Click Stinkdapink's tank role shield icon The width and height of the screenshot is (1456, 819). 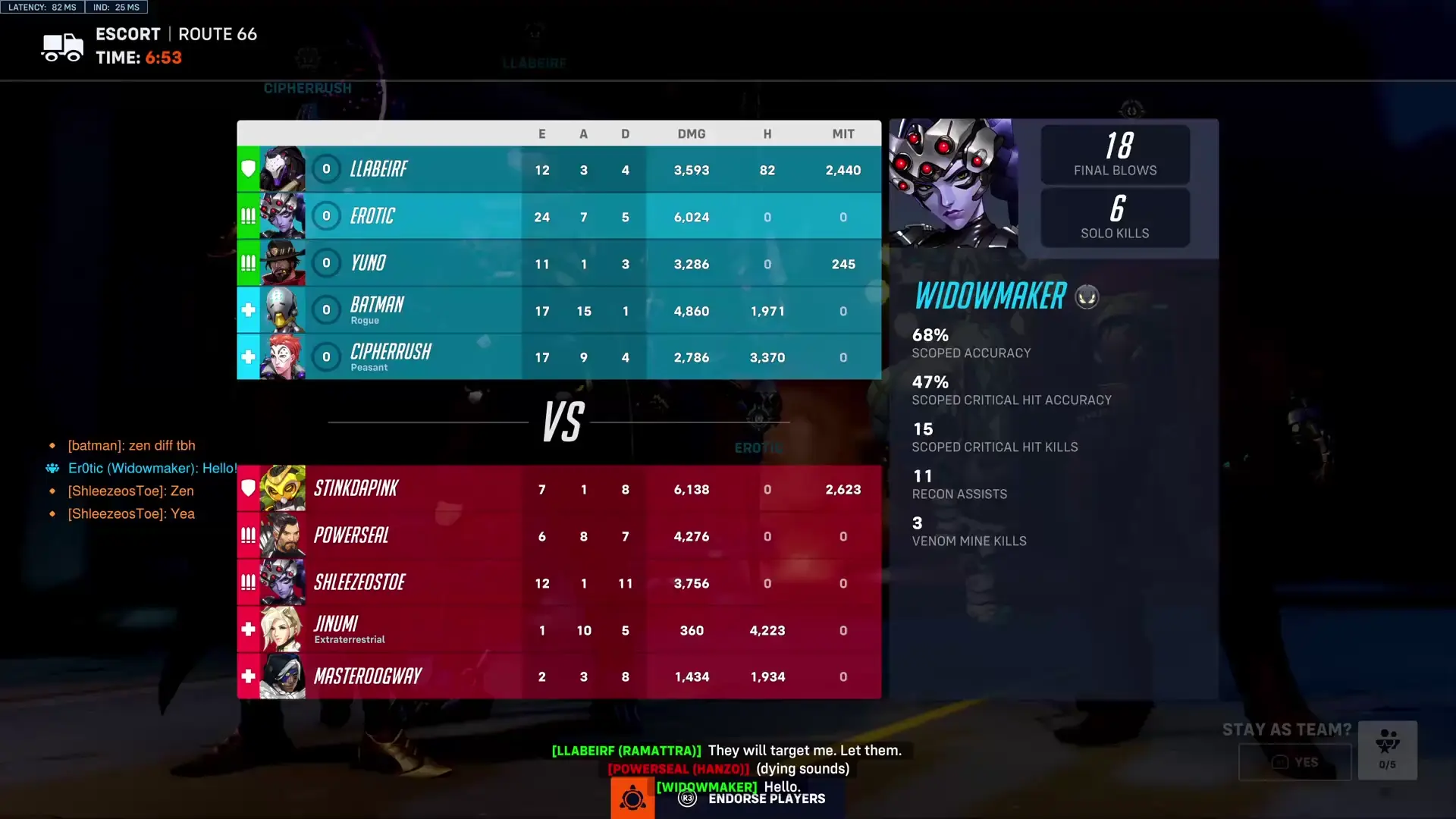[x=248, y=488]
